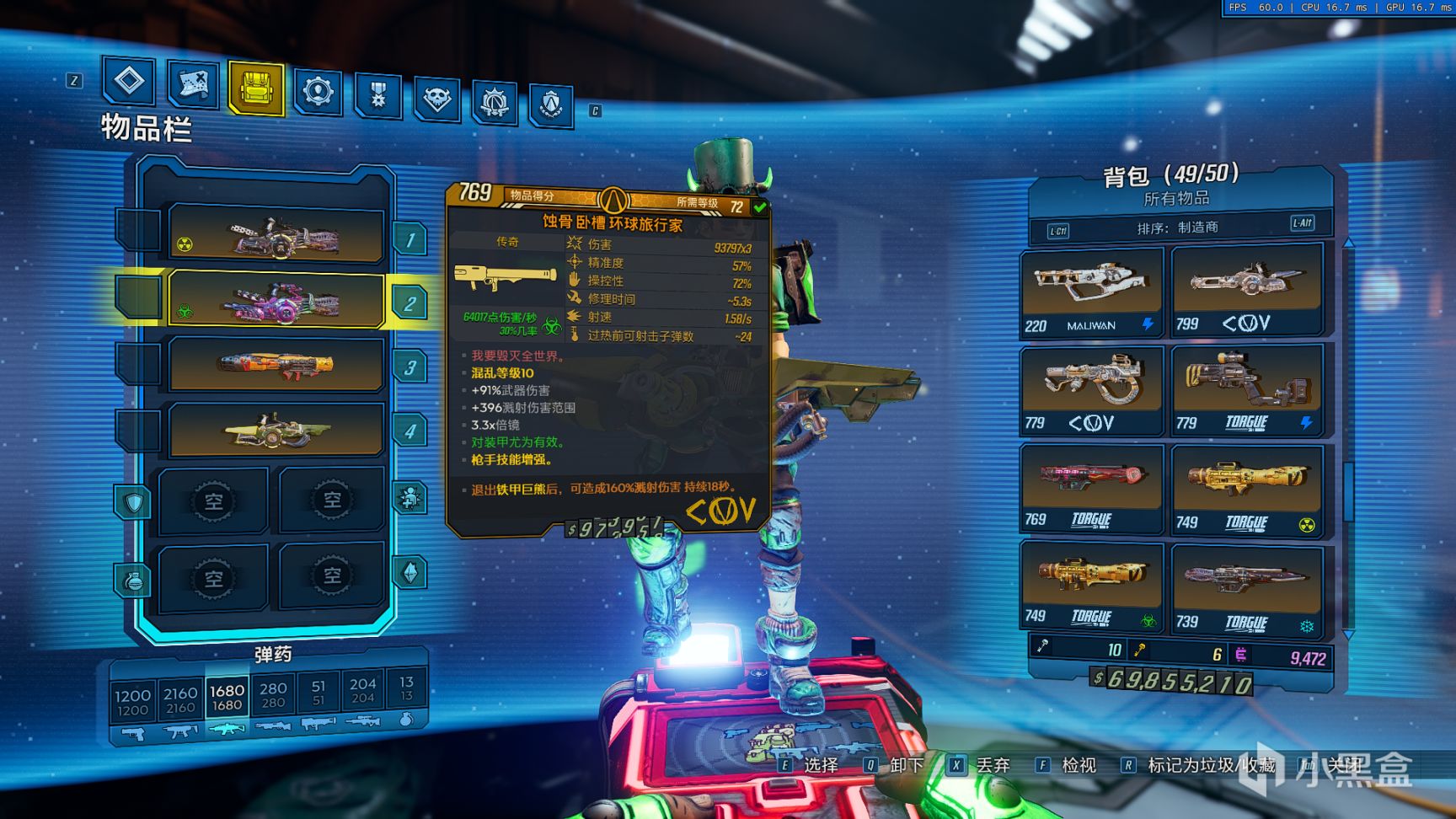Choose the 749 Torgue radiation launcher

1245,490
